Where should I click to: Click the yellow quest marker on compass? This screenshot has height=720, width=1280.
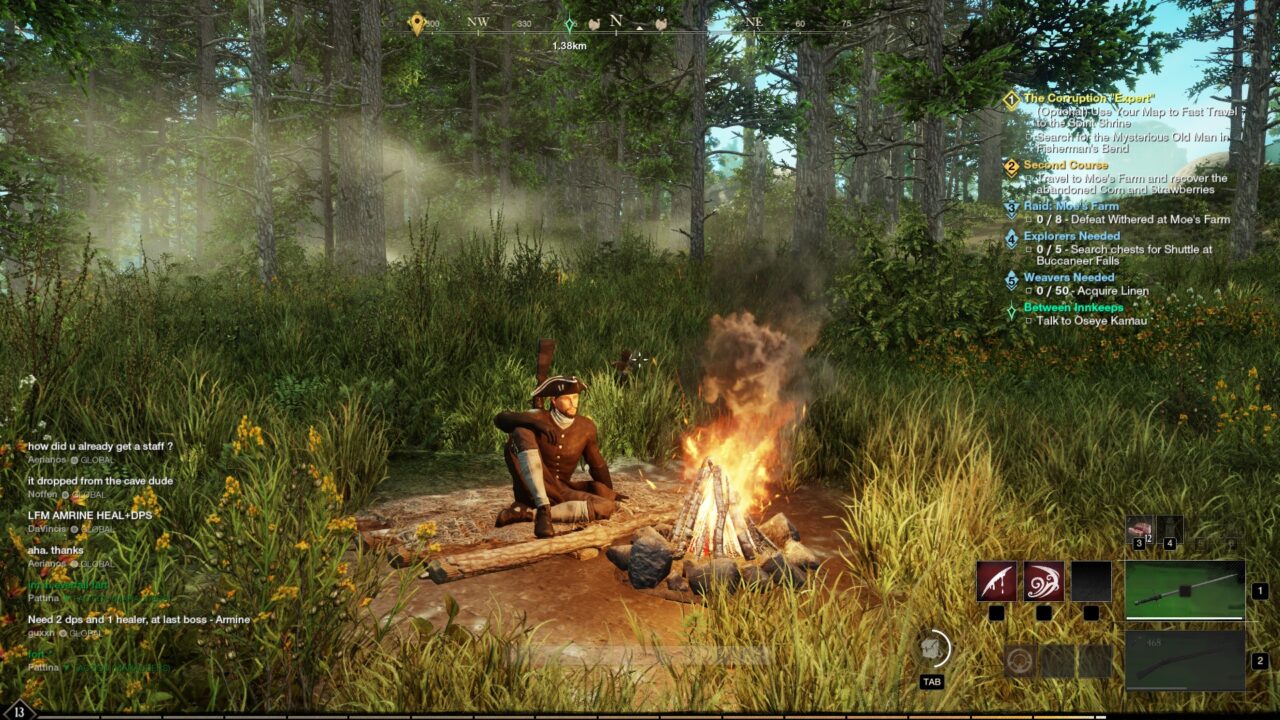417,23
